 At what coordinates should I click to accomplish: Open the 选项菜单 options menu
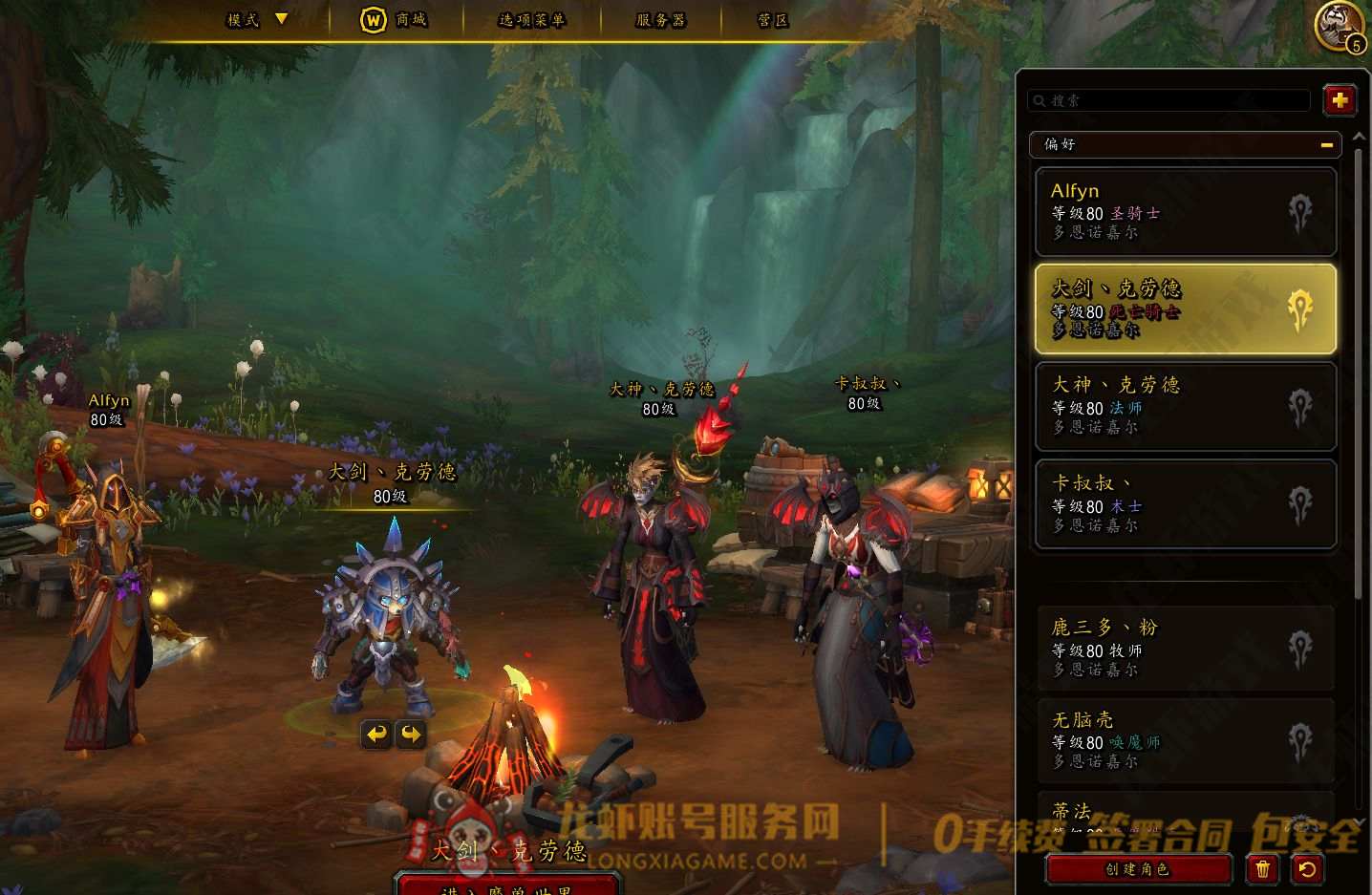(531, 19)
